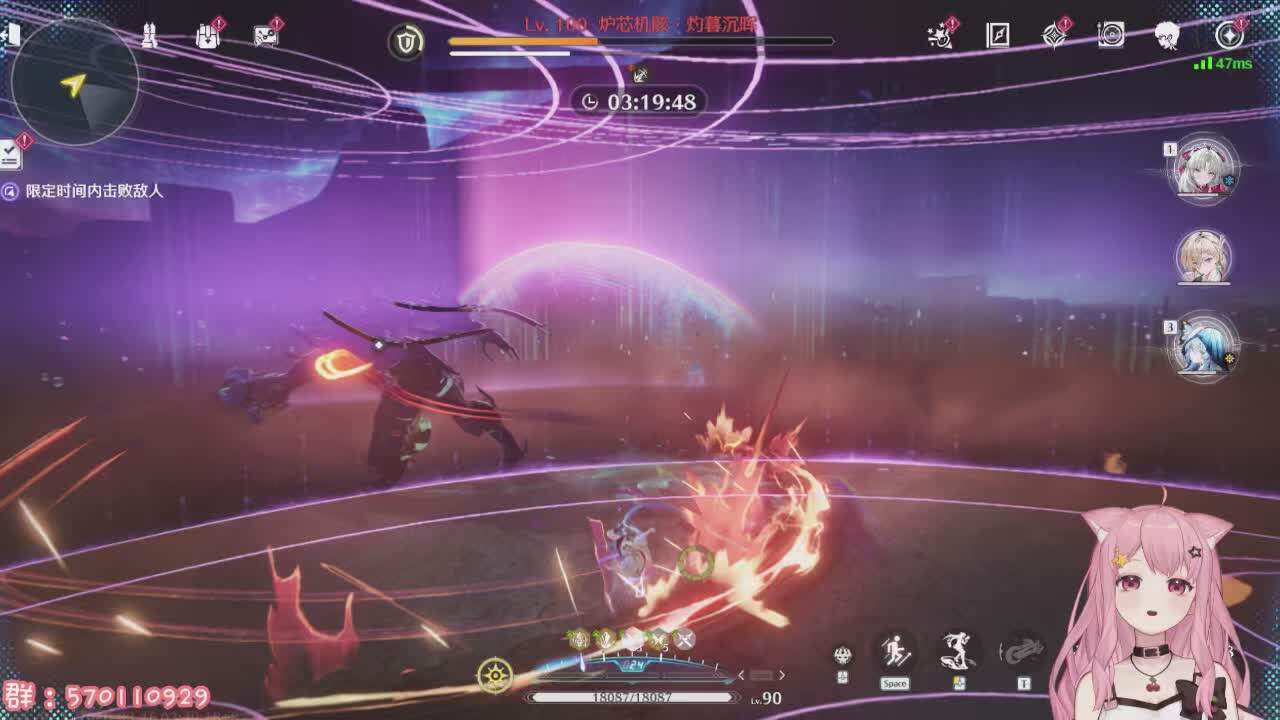Click the exit door icon

coord(12,36)
